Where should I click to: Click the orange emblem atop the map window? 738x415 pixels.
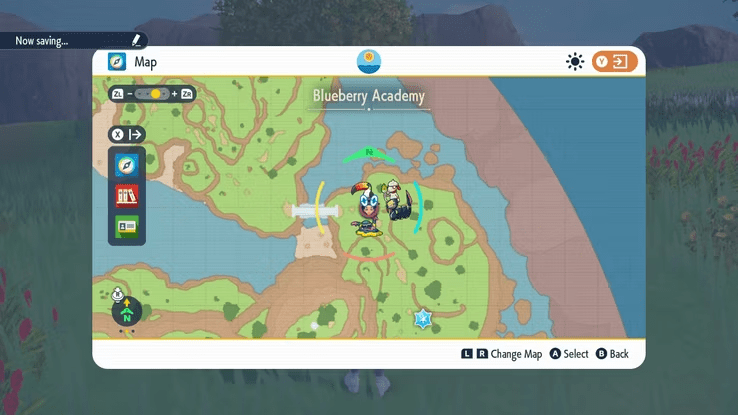[369, 60]
